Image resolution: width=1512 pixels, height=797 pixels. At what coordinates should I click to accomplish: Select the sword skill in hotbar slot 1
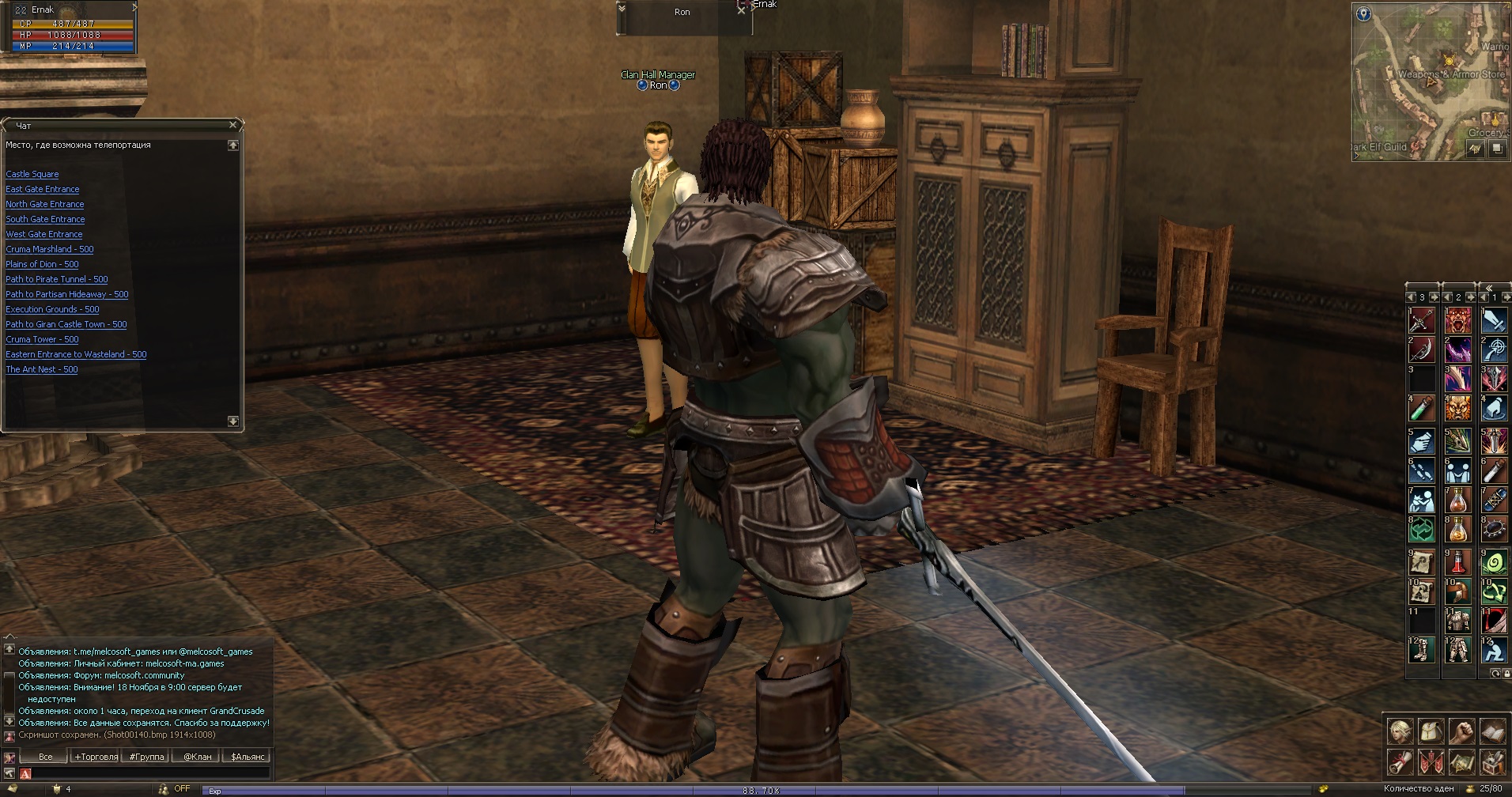click(1495, 321)
